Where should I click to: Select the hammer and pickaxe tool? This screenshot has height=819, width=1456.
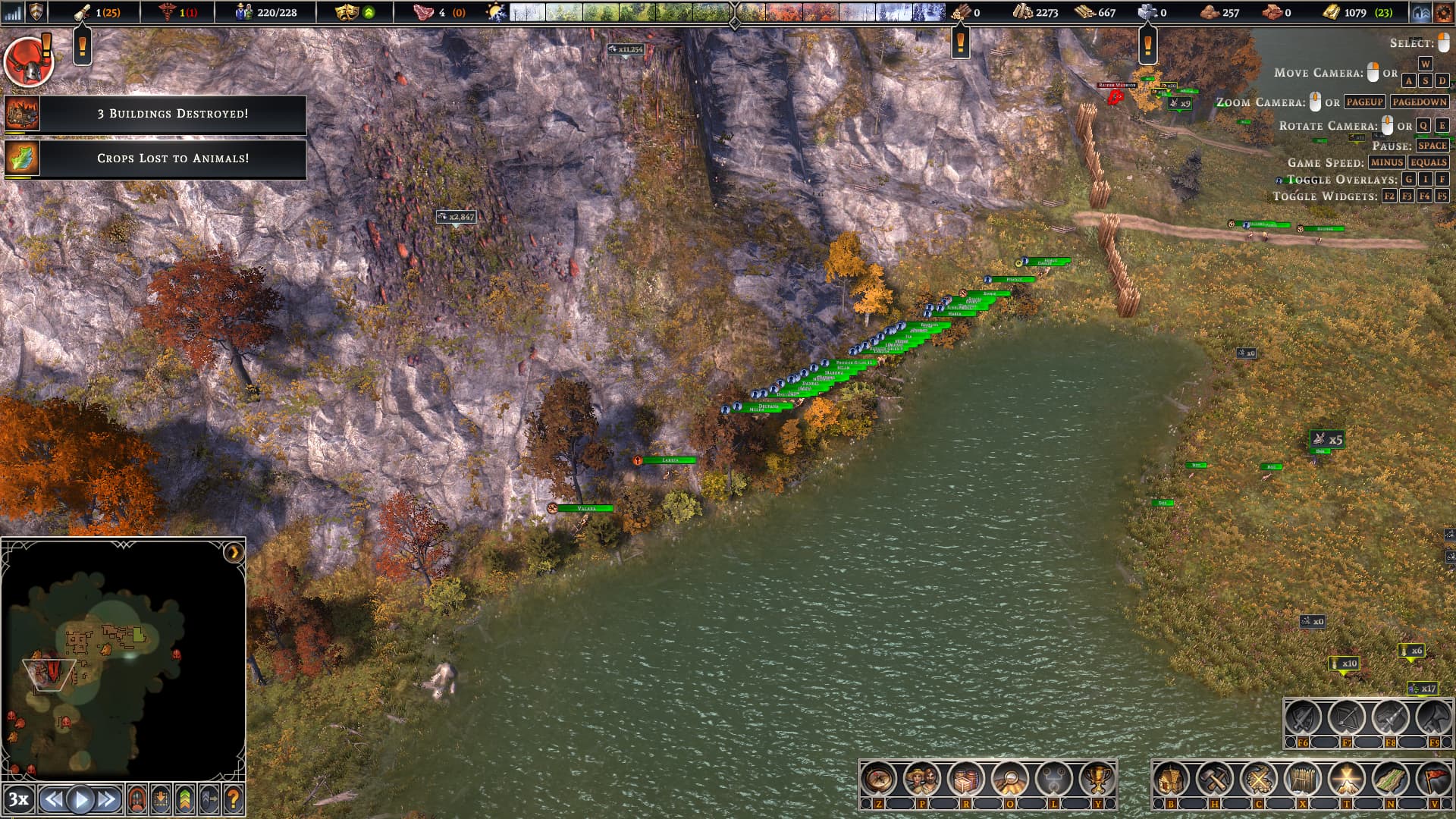coord(1214,779)
